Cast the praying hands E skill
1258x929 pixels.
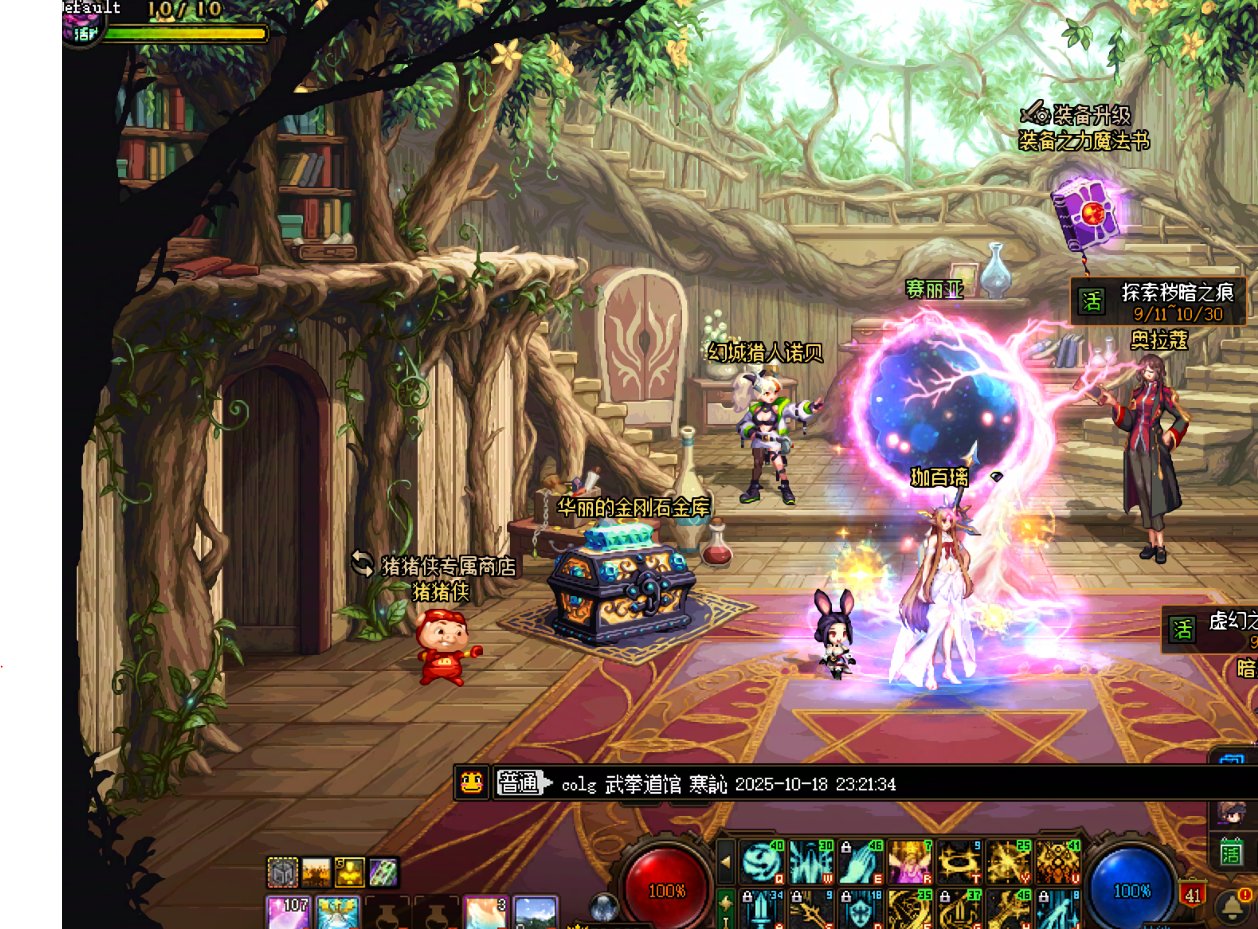860,861
